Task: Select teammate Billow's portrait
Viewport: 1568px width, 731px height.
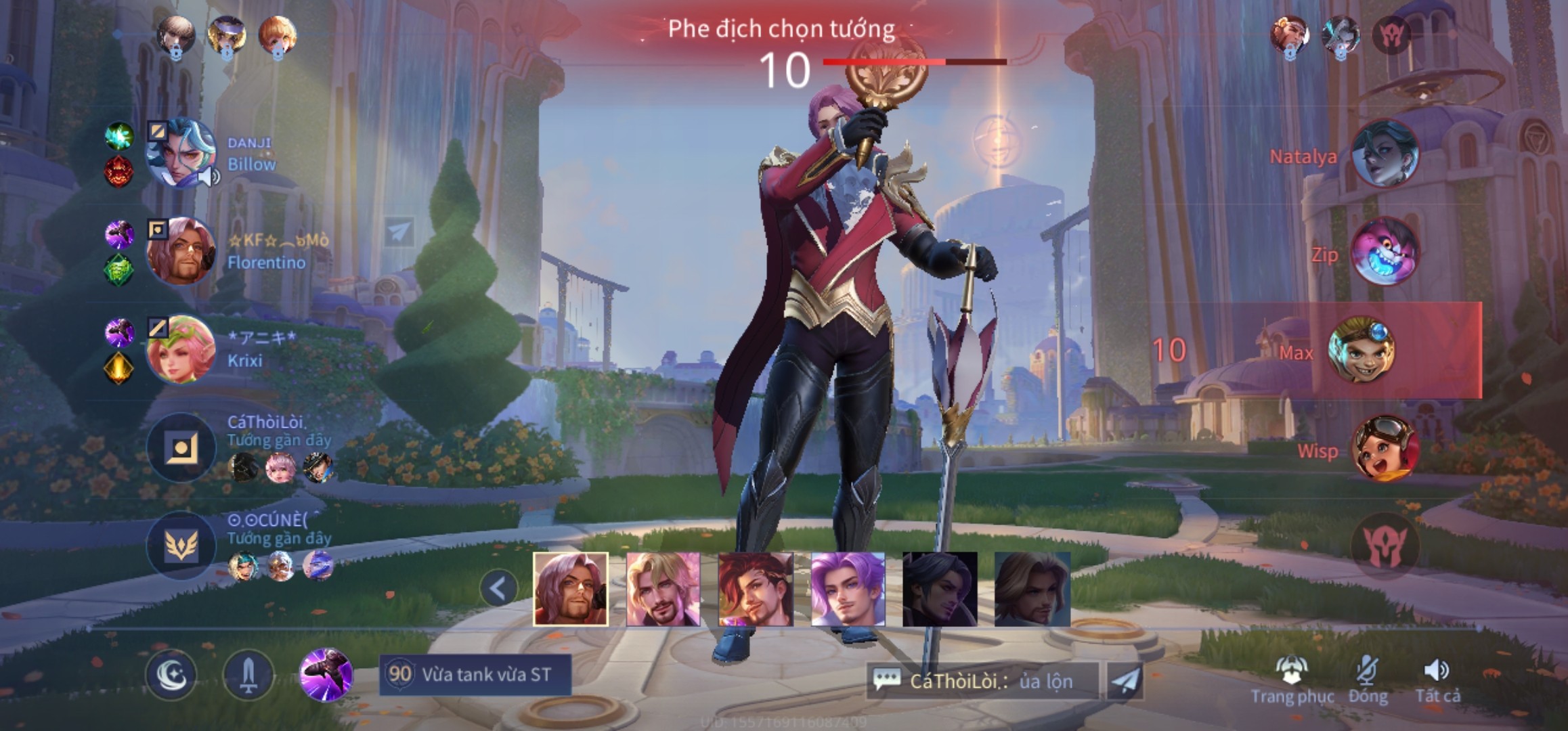Action: (180, 153)
